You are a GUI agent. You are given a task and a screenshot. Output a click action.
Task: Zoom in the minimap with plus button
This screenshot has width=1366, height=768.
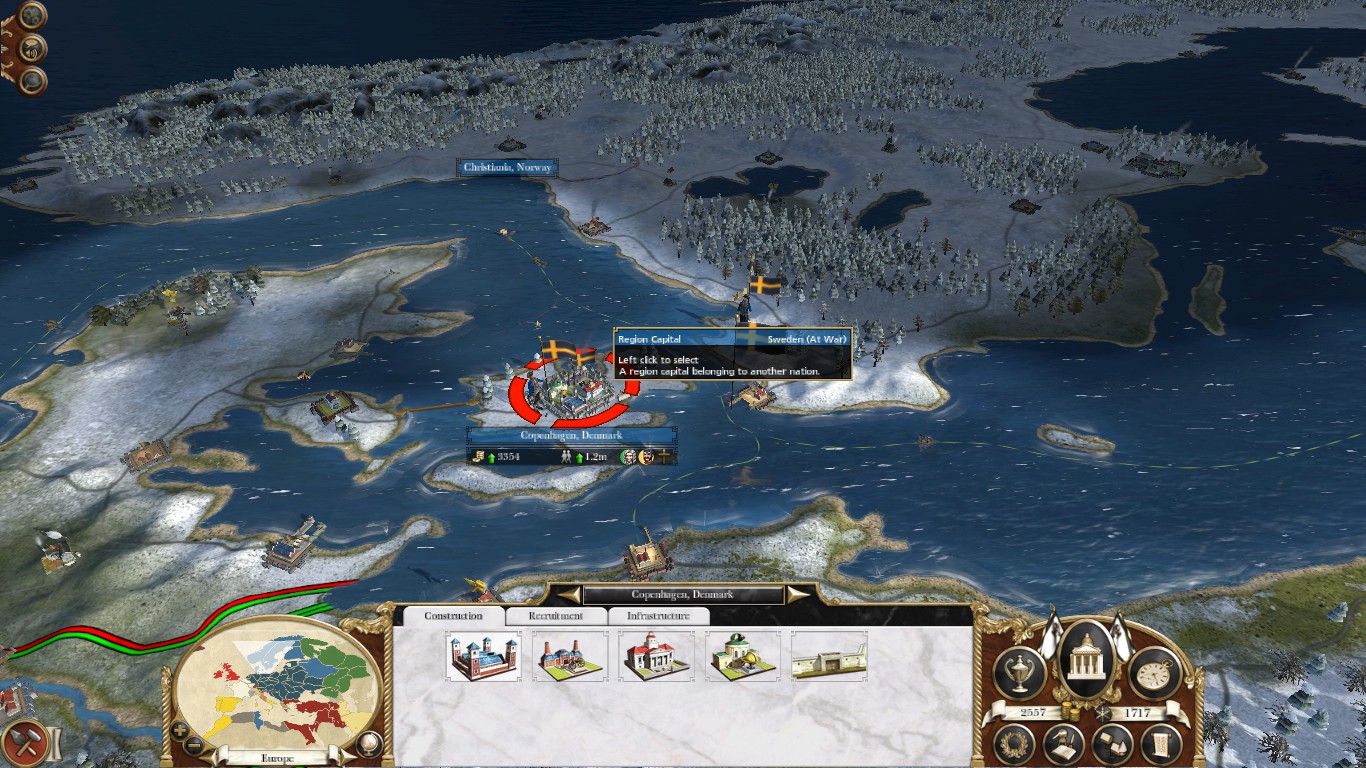click(180, 730)
